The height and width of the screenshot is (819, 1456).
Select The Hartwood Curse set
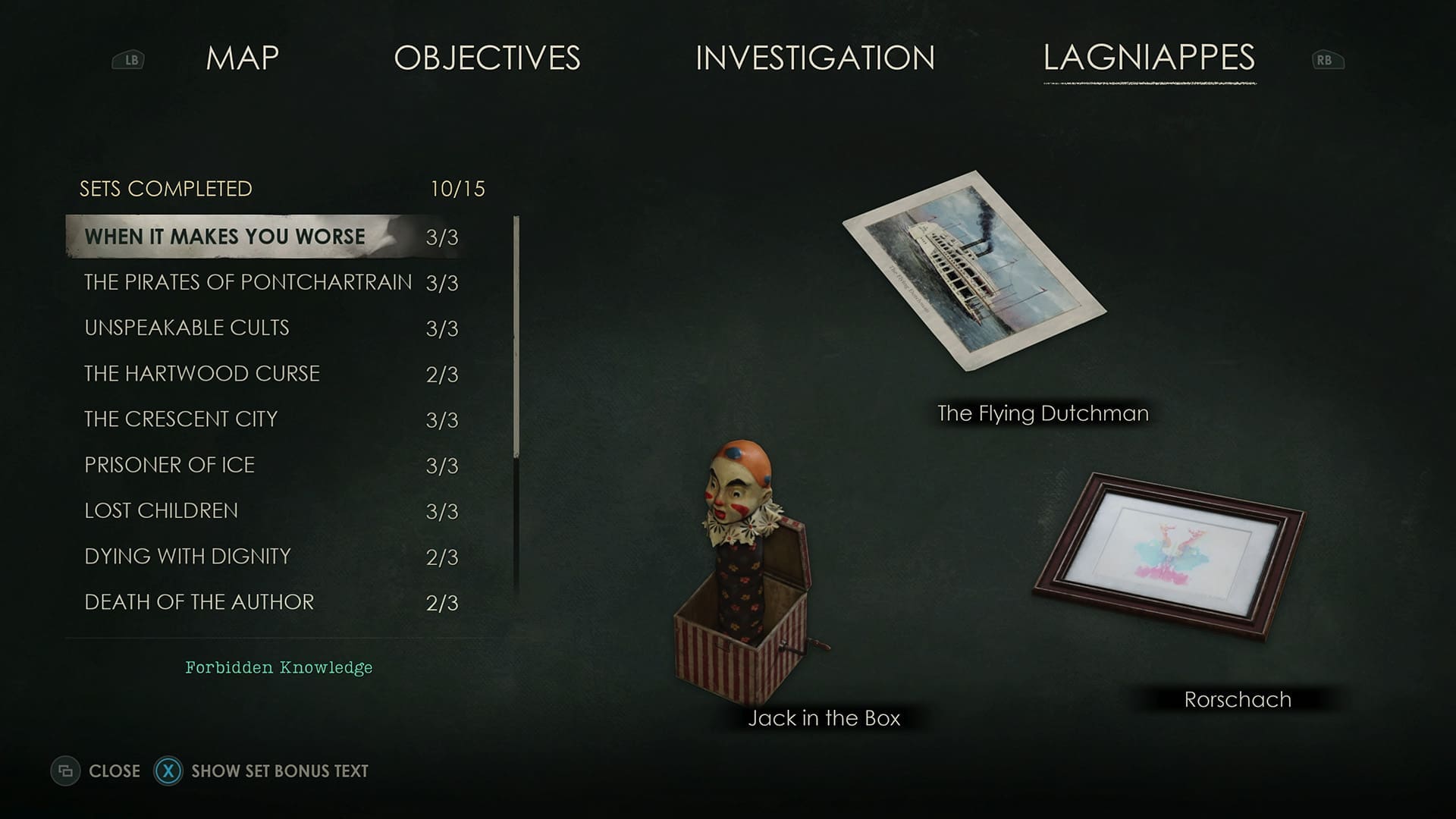(202, 373)
